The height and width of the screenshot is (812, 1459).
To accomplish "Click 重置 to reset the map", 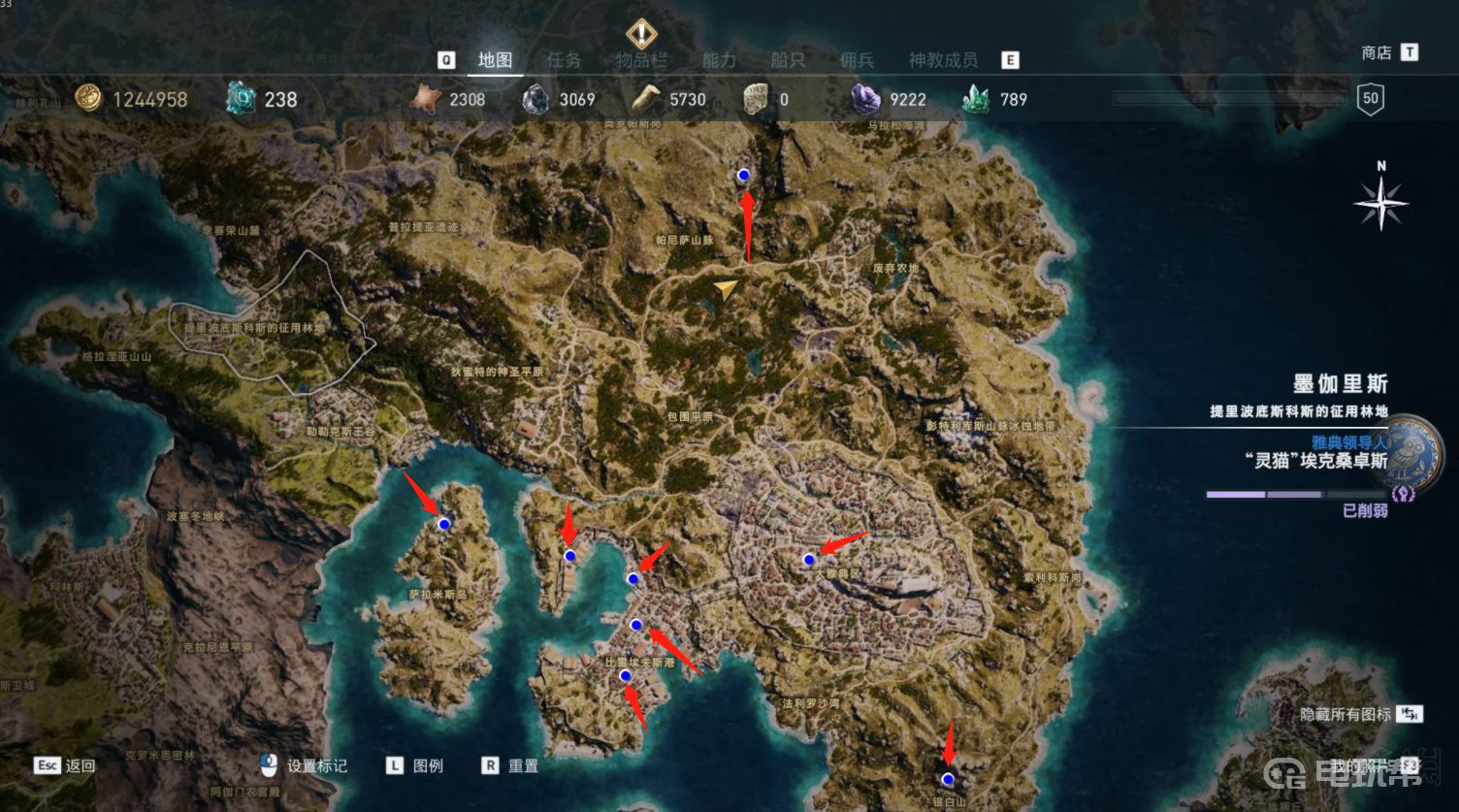I will point(522,765).
